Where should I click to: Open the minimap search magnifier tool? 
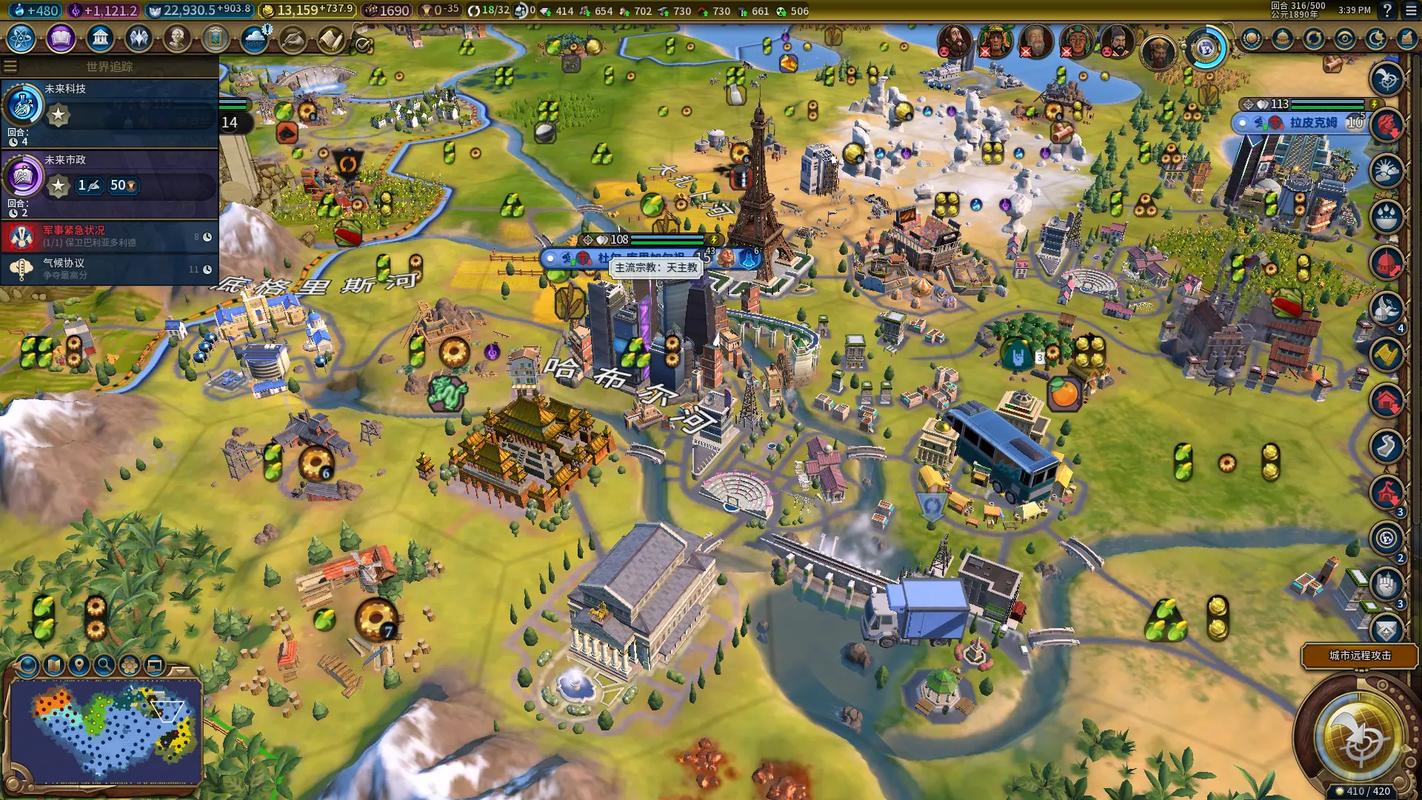pos(104,665)
